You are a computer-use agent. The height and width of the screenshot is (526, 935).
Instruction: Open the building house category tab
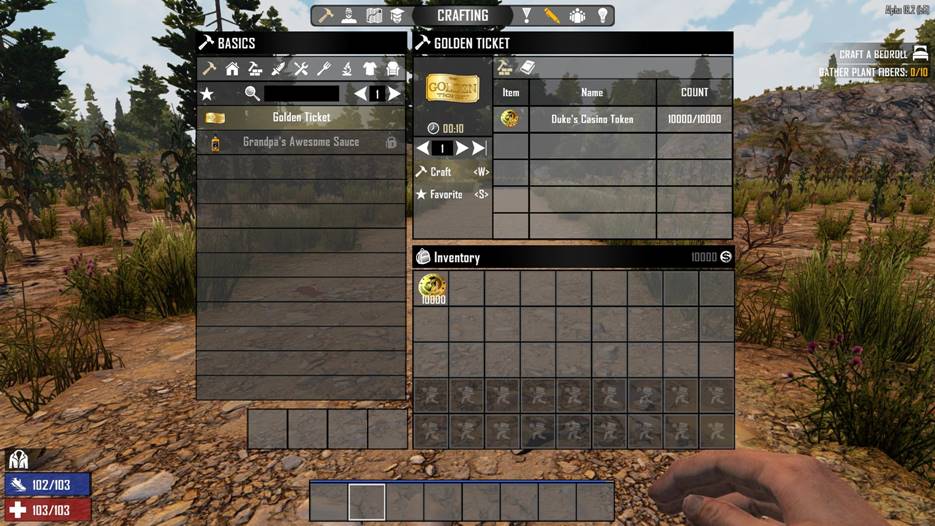tap(232, 69)
